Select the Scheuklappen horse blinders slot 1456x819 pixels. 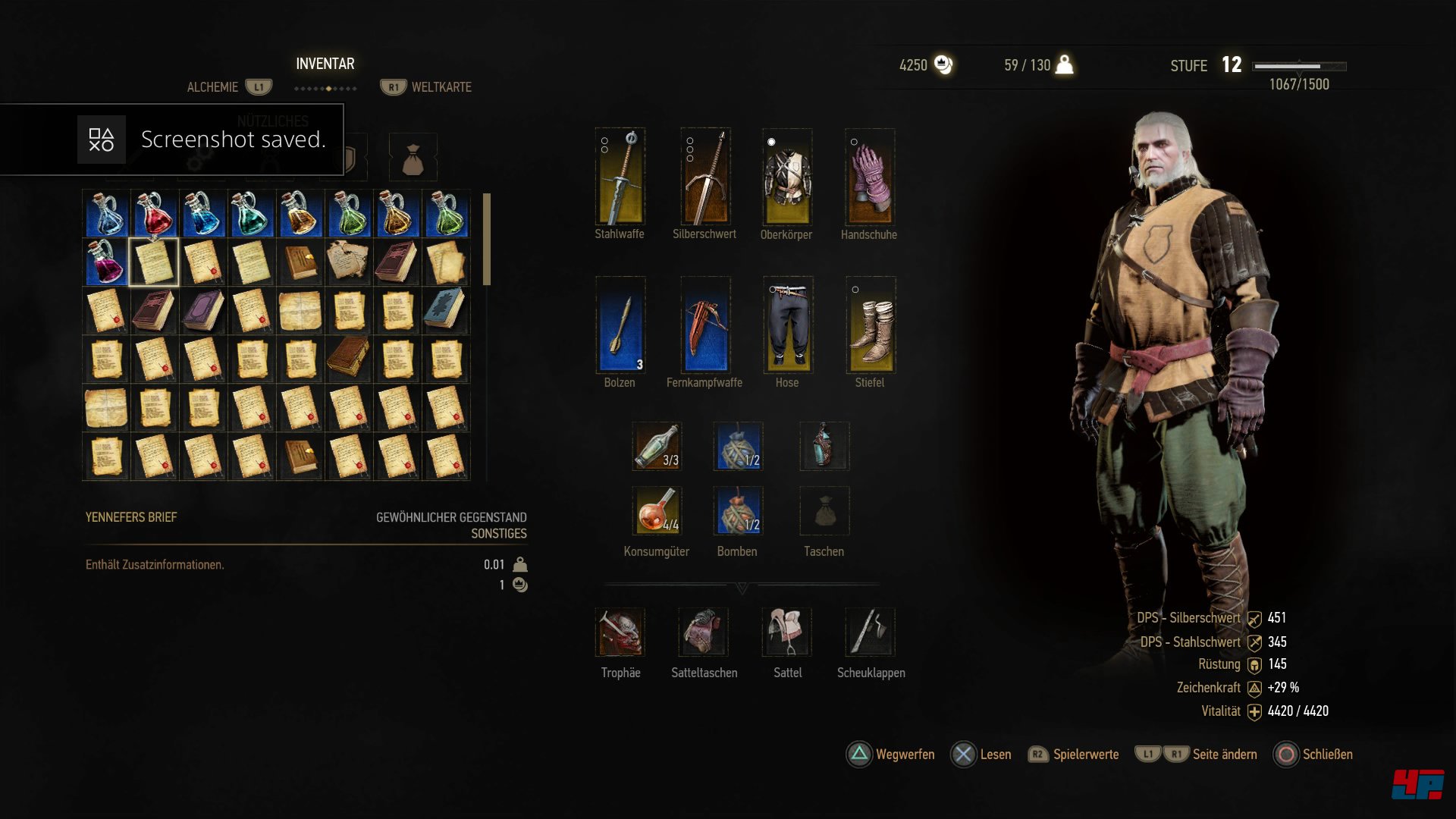pyautogui.click(x=871, y=632)
